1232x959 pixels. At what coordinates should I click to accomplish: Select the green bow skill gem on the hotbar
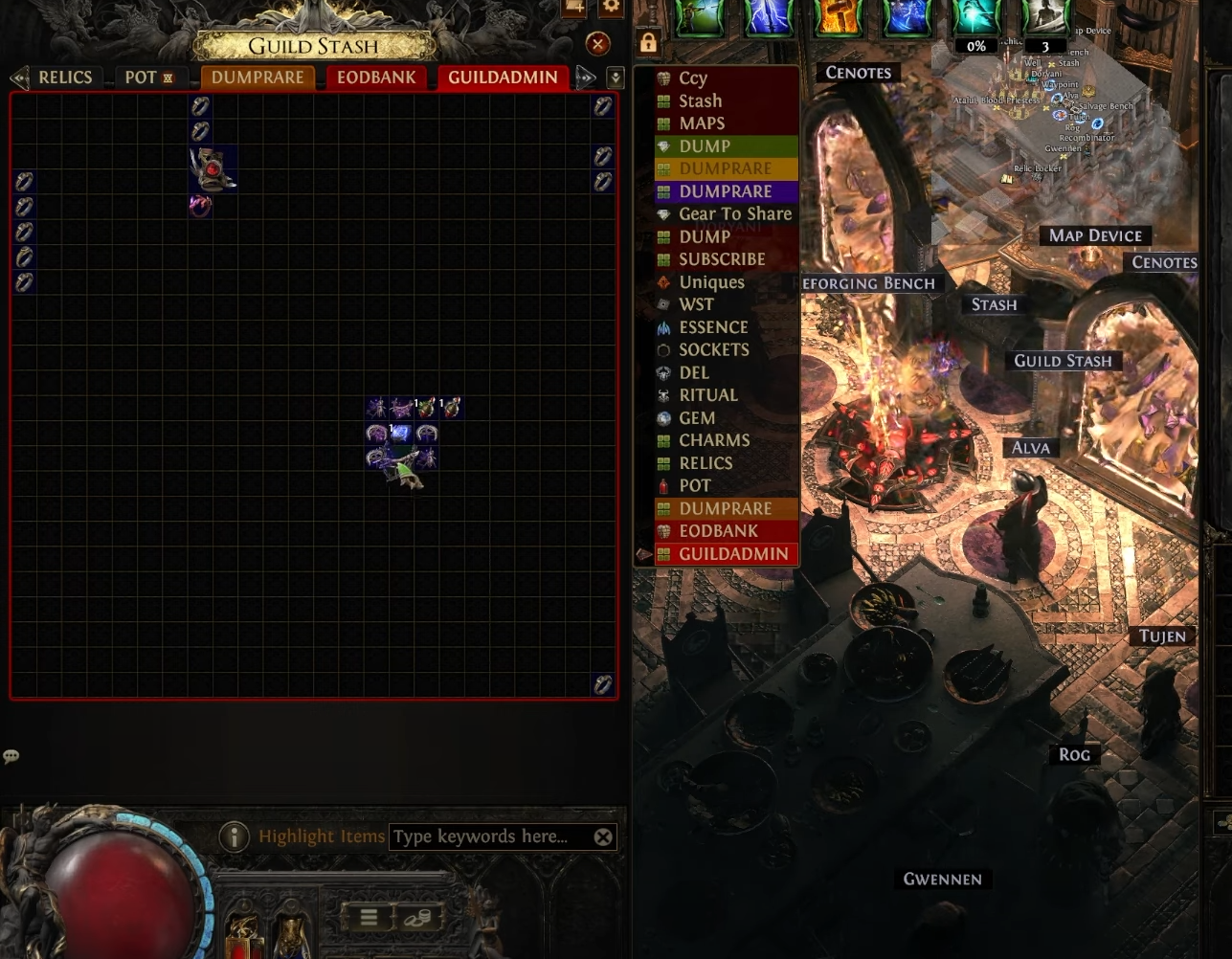[699, 17]
